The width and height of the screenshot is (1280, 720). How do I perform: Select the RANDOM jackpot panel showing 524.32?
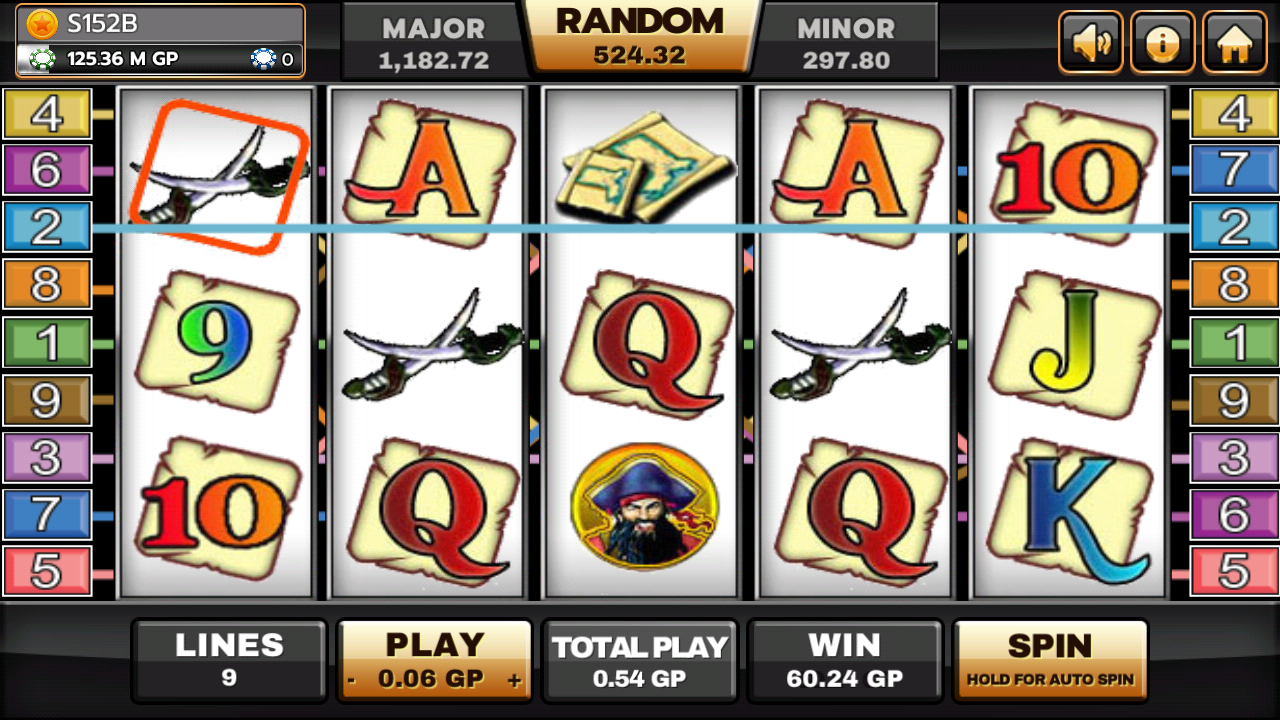coord(638,40)
